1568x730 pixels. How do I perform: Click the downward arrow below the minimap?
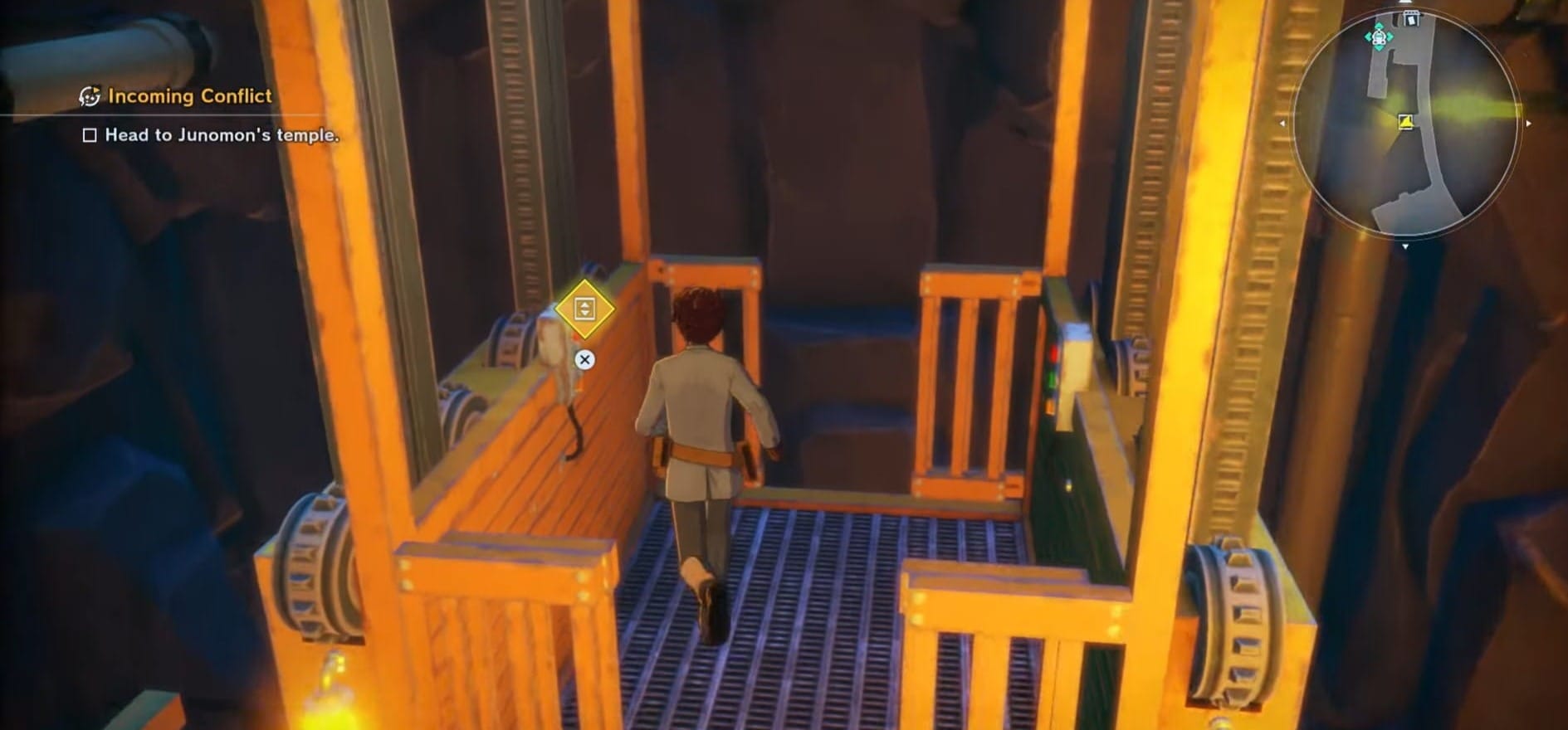[x=1405, y=245]
